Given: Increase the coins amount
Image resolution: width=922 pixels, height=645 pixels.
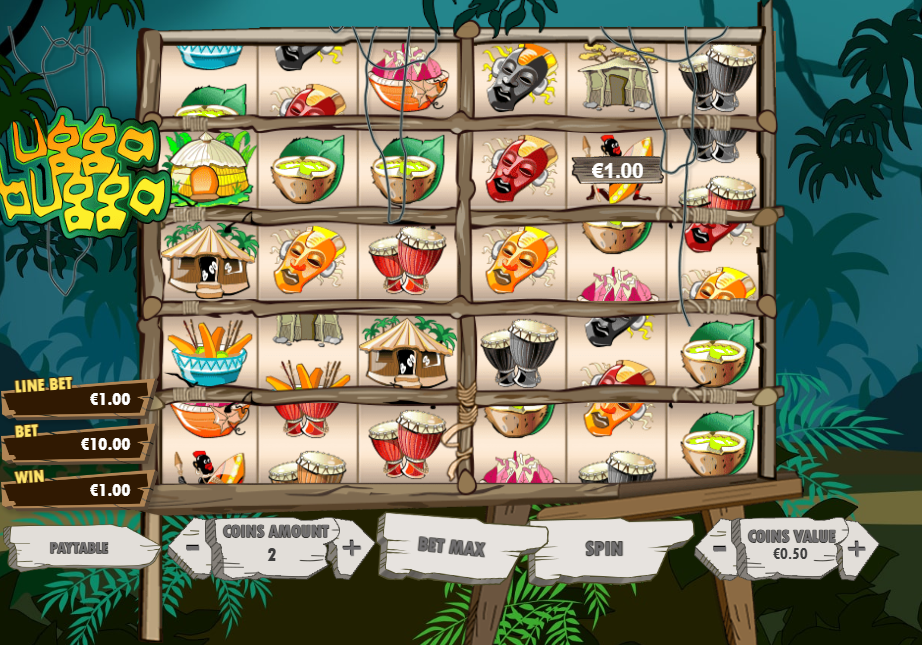Looking at the screenshot, I should point(351,547).
